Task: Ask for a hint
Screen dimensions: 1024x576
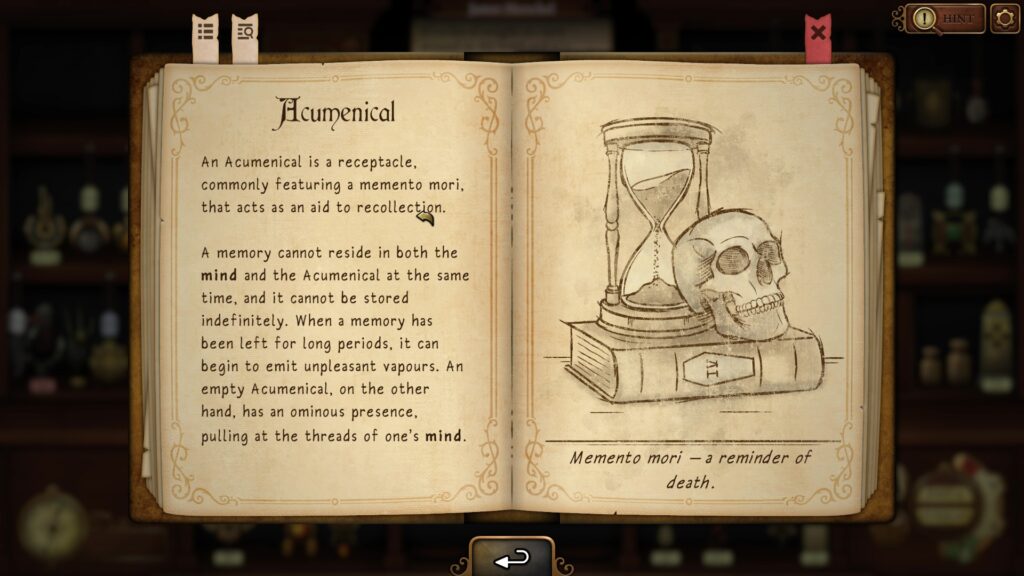Action: pyautogui.click(x=946, y=18)
